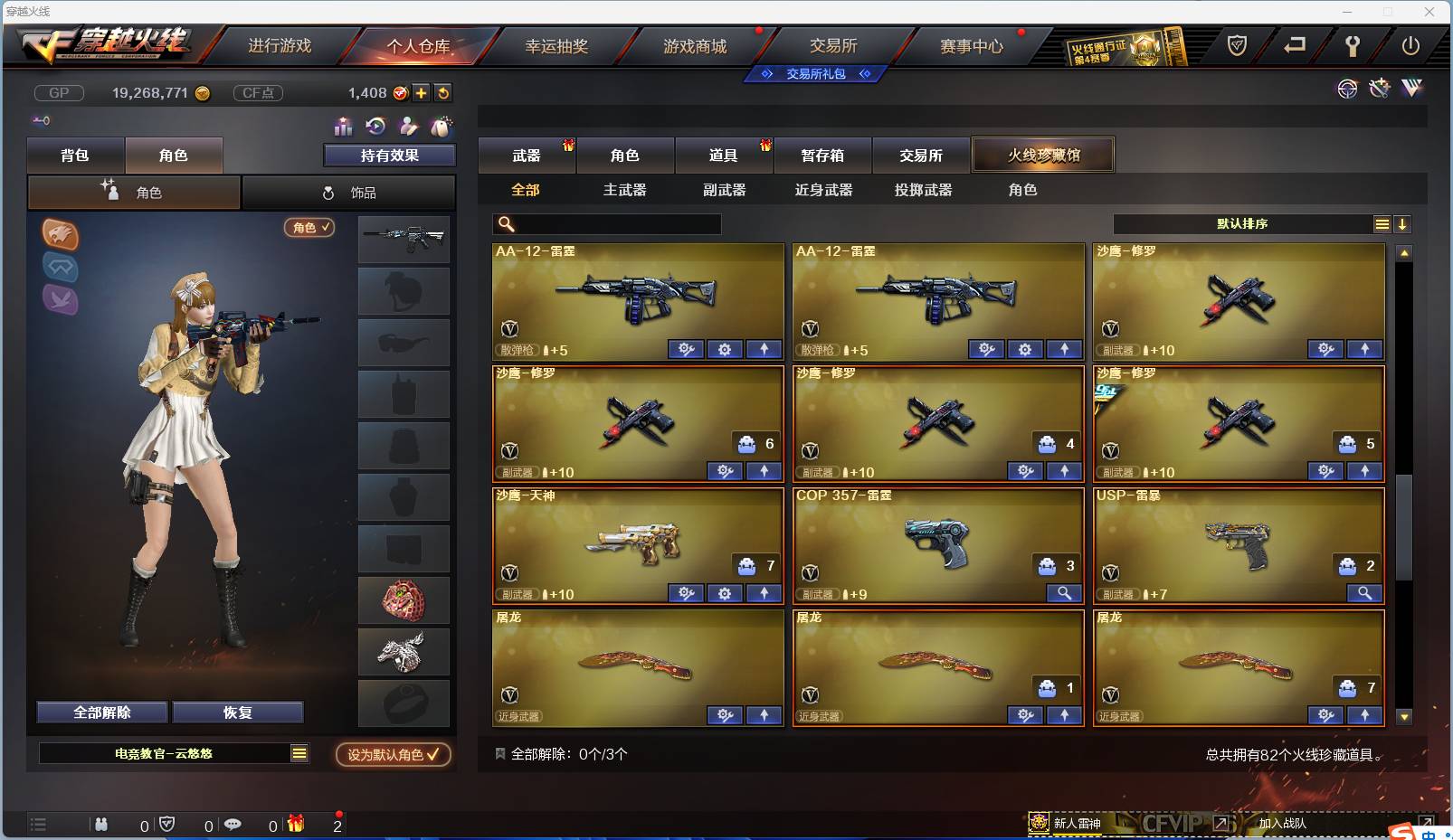This screenshot has height=840, width=1453.
Task: Click the wrench settings icon in the title bar
Action: tap(1353, 46)
